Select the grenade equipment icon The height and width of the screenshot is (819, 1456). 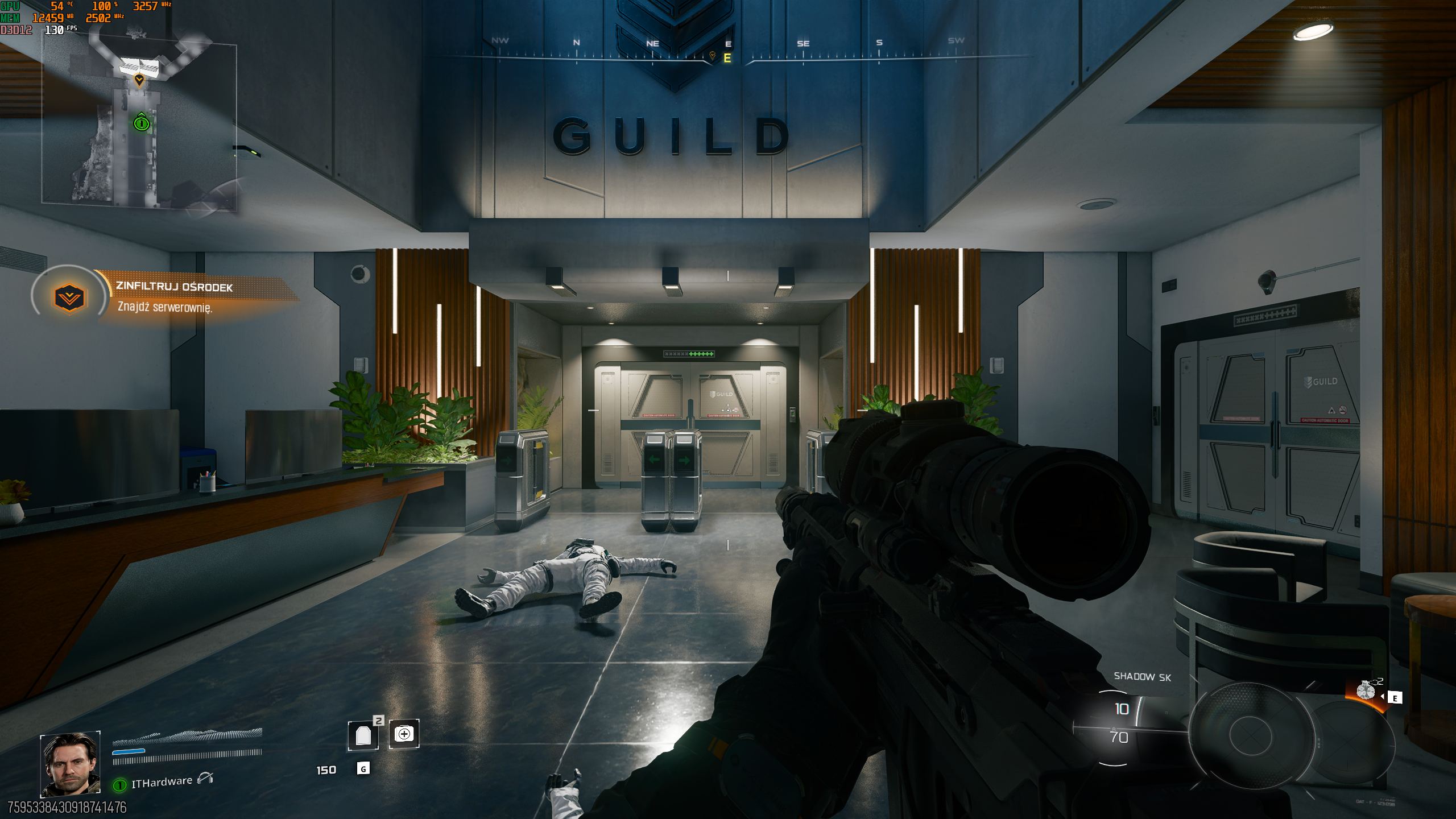(1366, 690)
